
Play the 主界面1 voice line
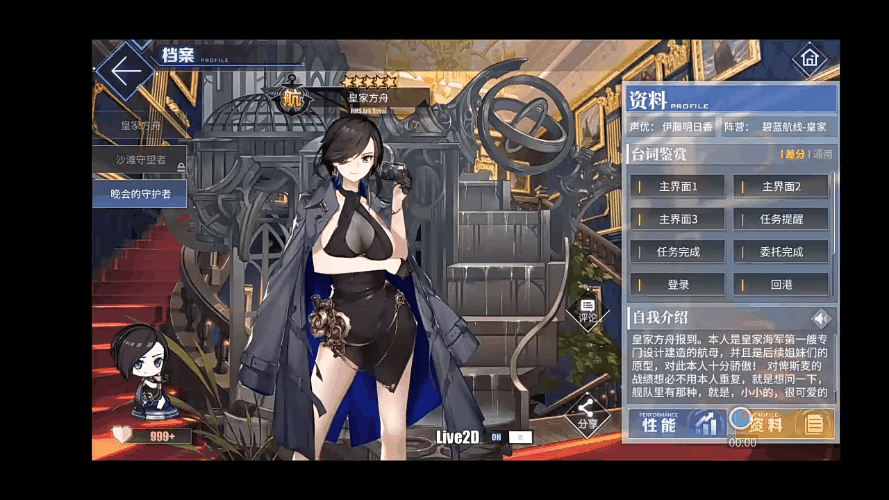(678, 186)
